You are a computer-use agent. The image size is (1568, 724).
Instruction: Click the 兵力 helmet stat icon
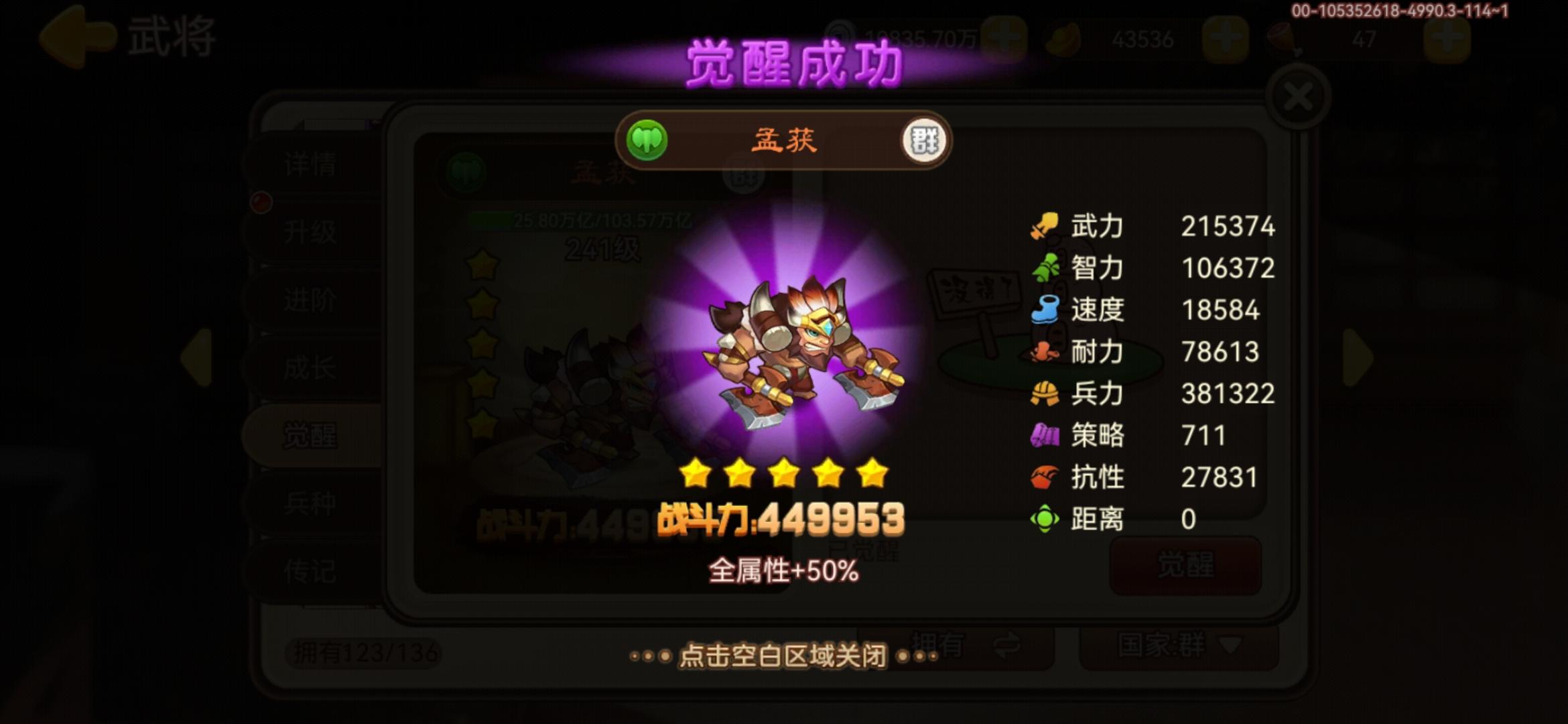click(x=1046, y=394)
